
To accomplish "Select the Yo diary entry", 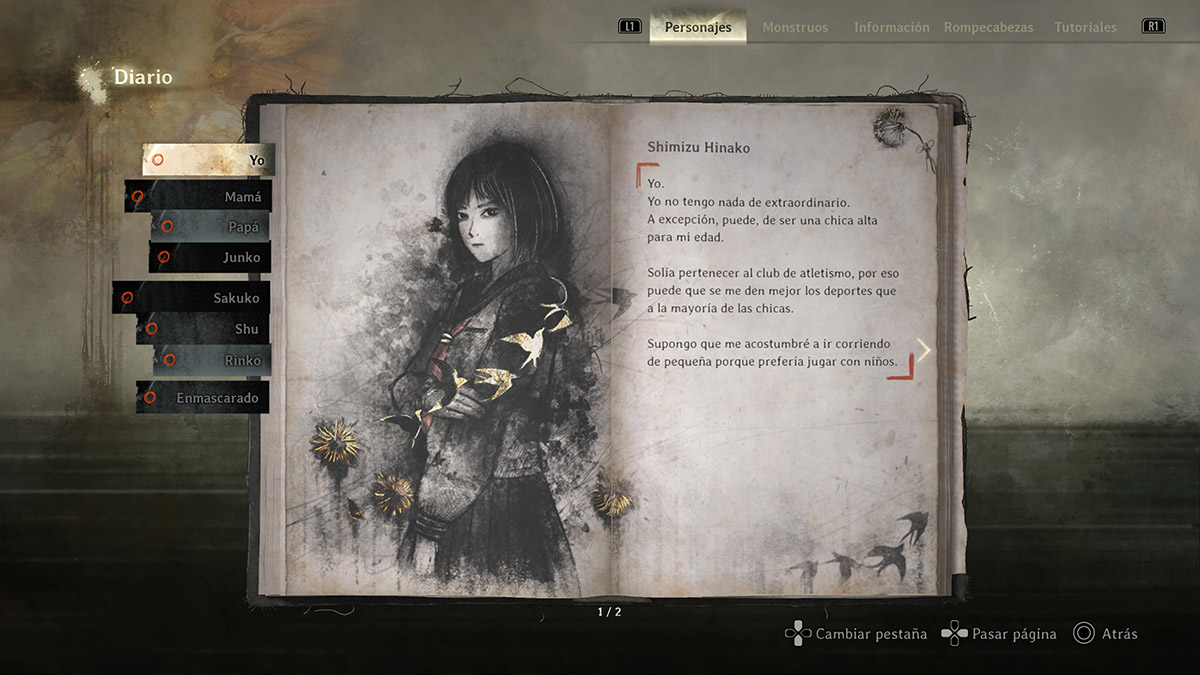I will click(x=209, y=160).
